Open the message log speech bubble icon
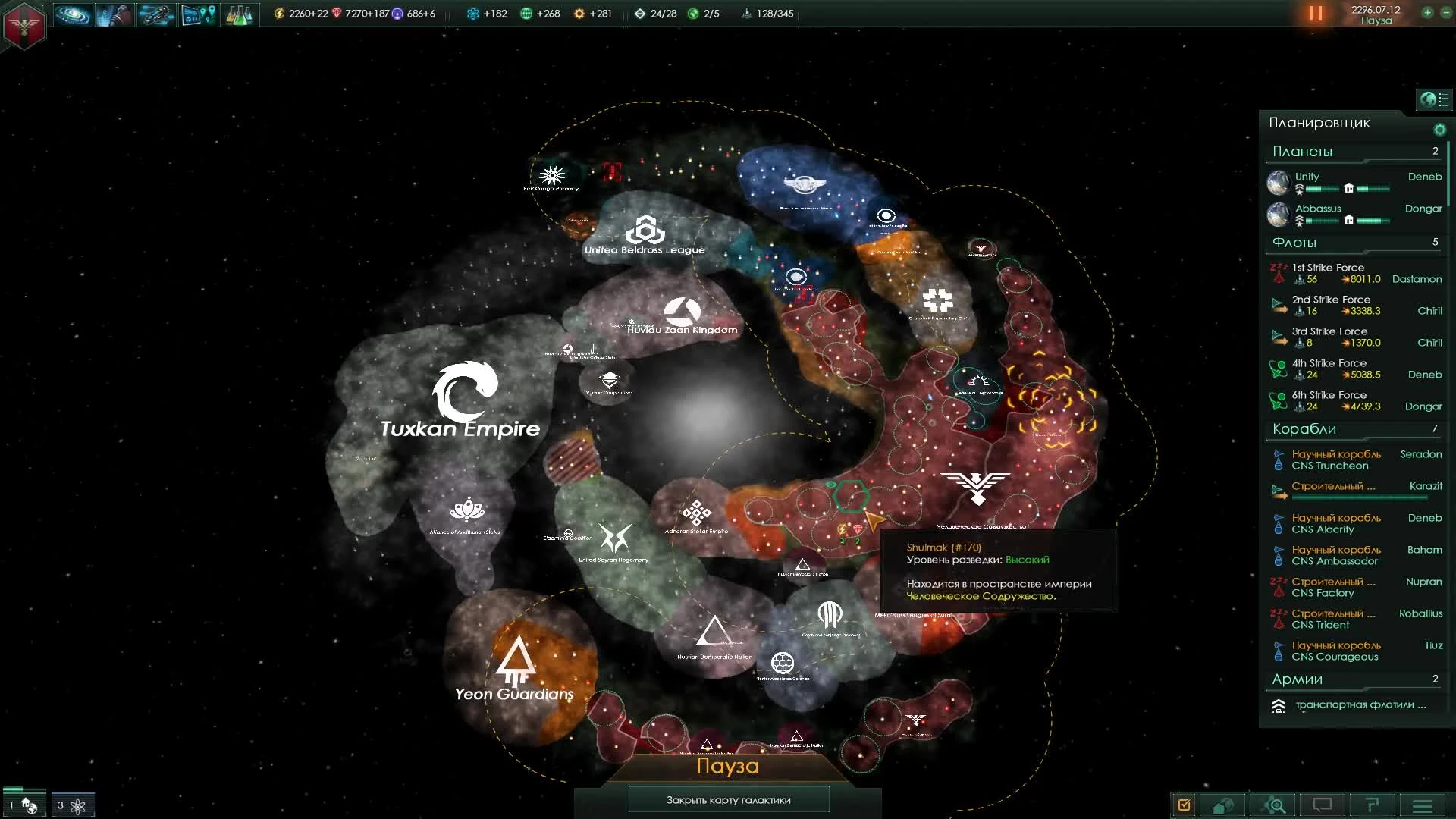Screen dimensions: 1456x819 coord(1323,804)
